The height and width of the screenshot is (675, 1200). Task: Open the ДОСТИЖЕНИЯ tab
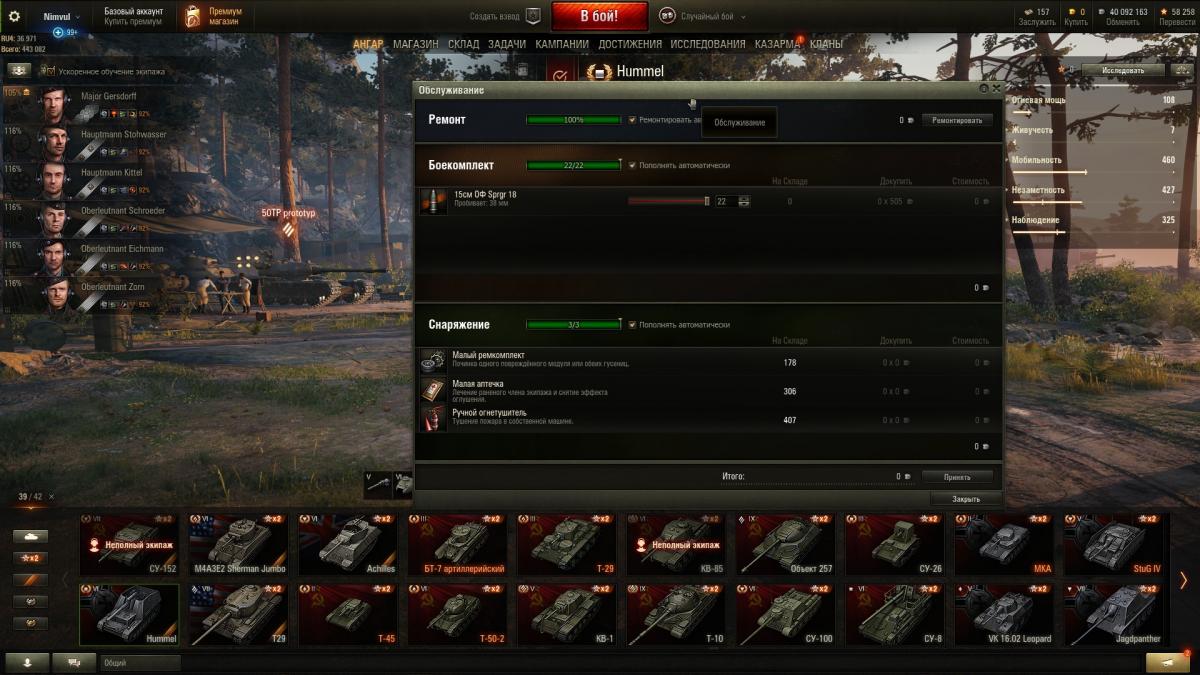pyautogui.click(x=630, y=44)
